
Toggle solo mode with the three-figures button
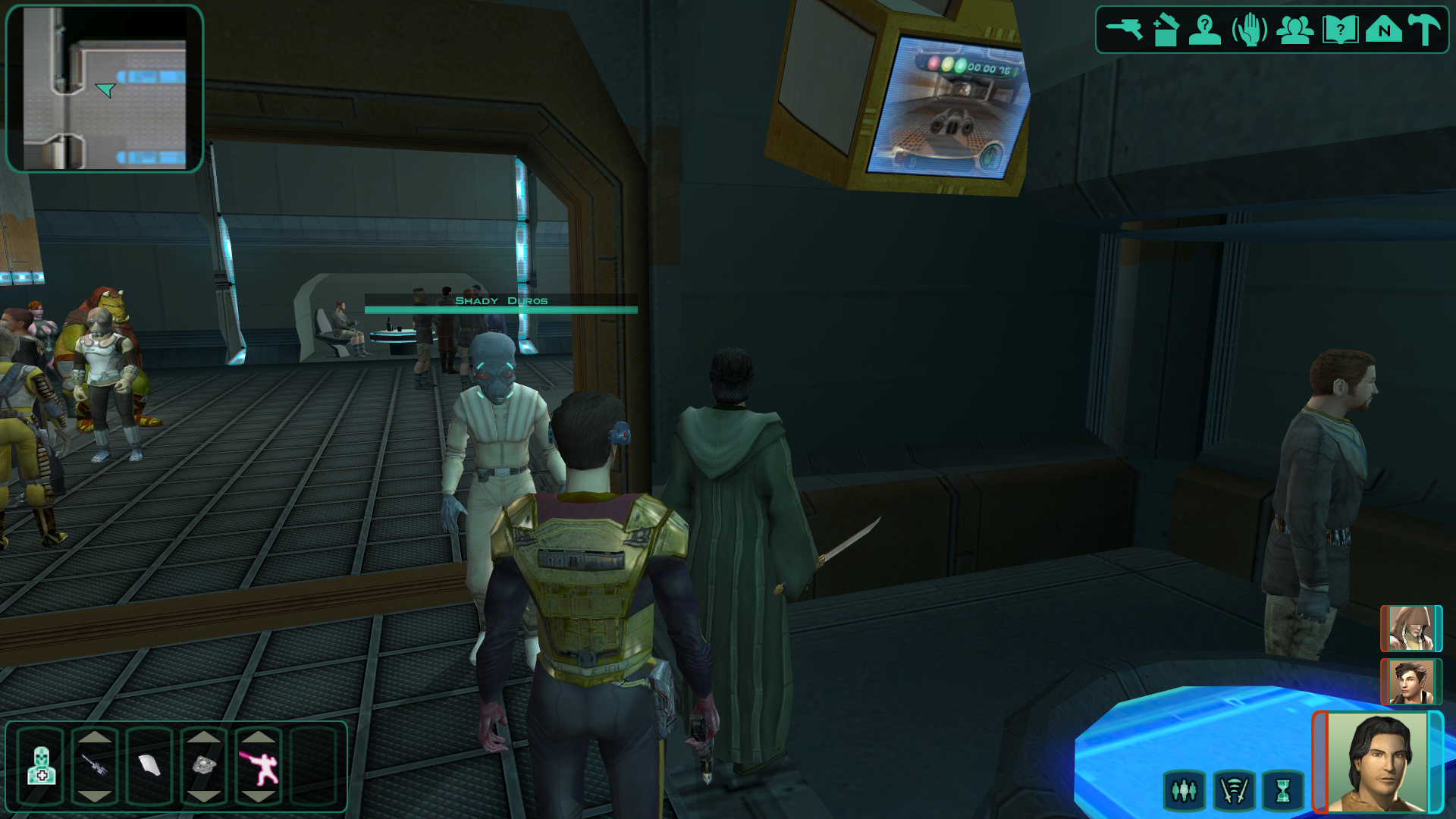(x=1184, y=791)
